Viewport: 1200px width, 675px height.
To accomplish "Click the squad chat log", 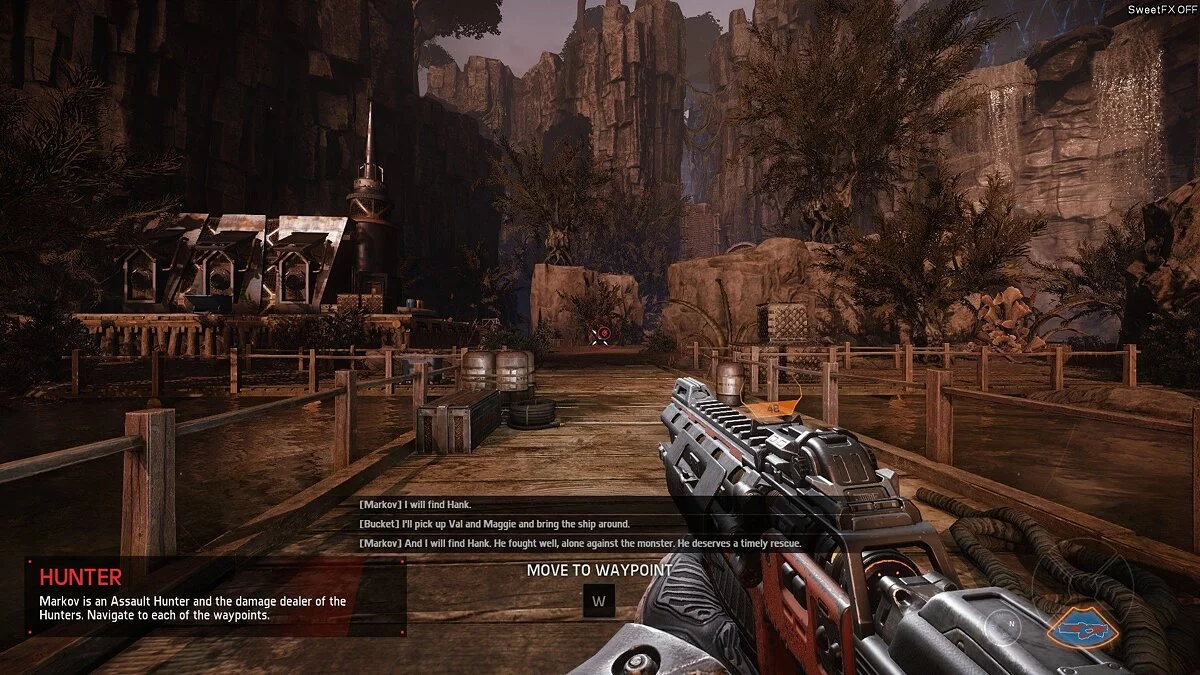I will (580, 524).
